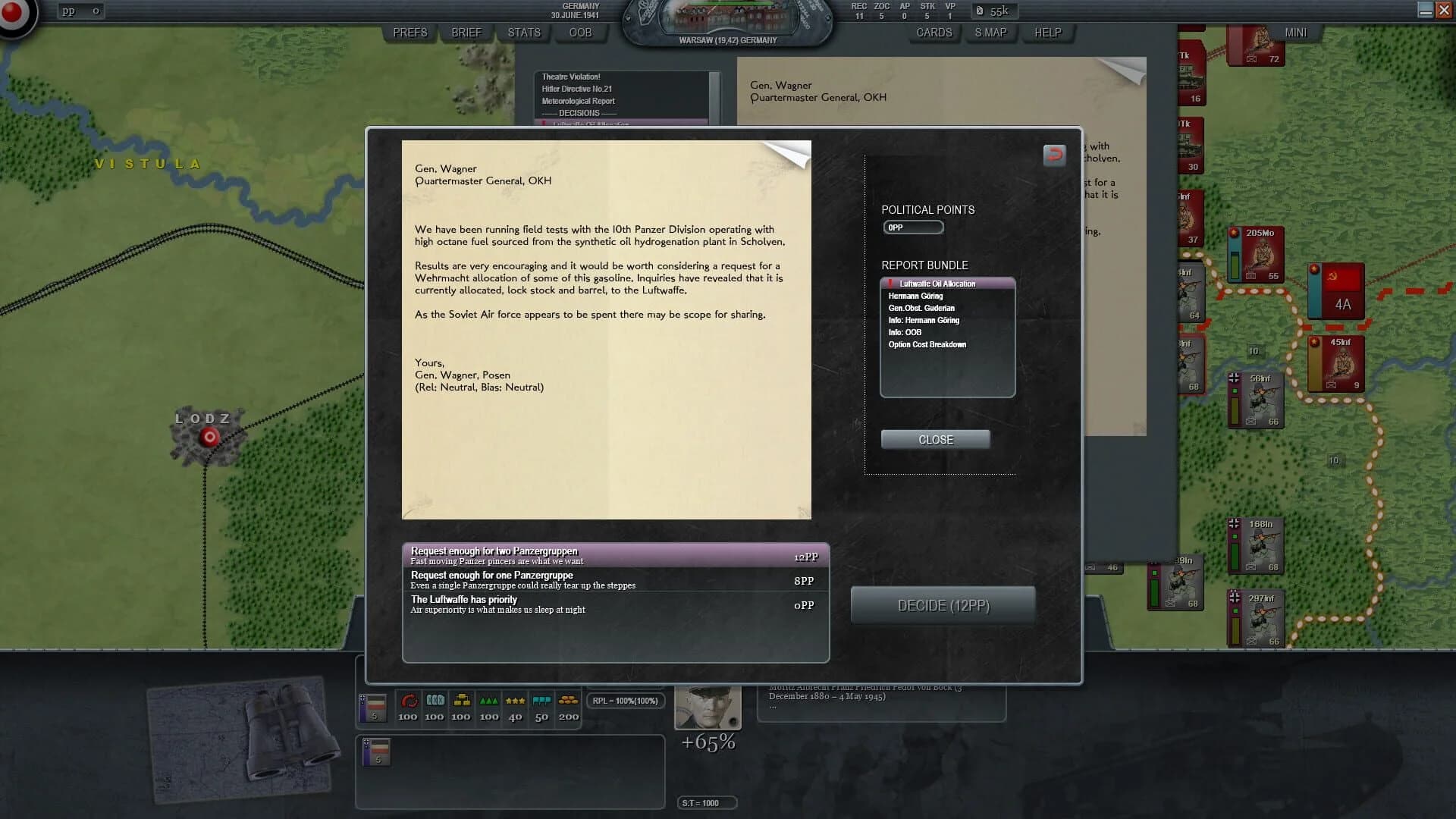Click the RPL = 100% replacement level bar

point(626,700)
